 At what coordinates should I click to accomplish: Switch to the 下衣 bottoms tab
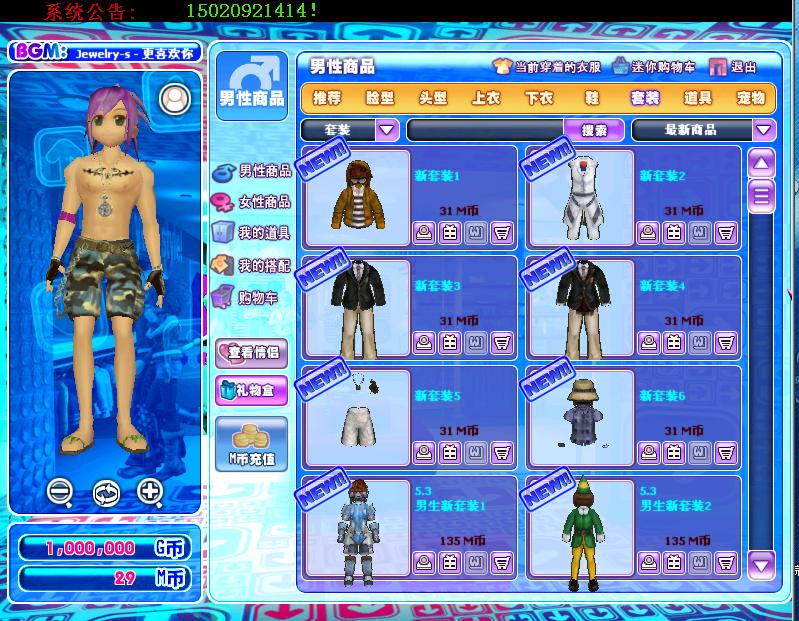coord(539,98)
